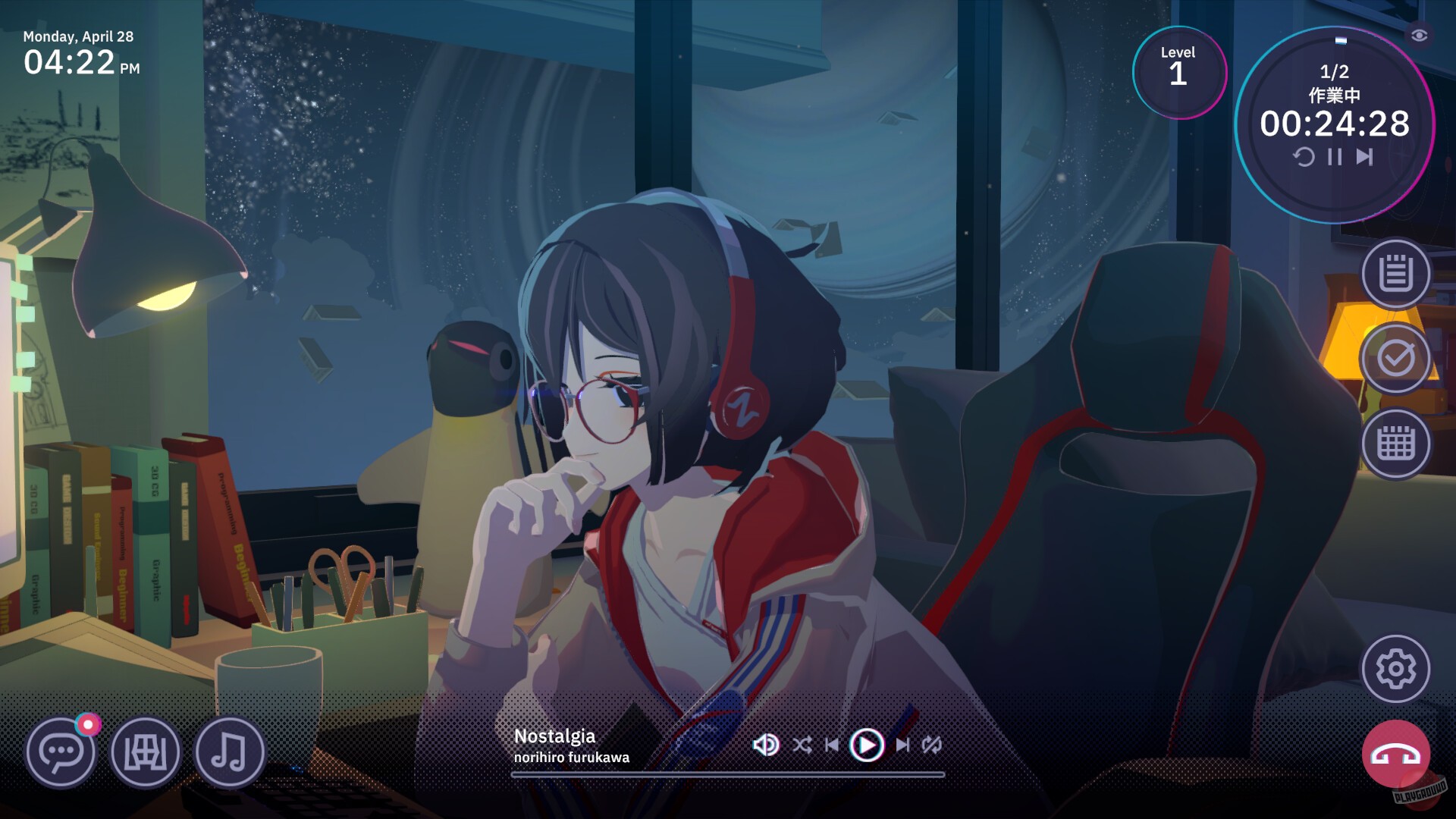The height and width of the screenshot is (819, 1456).
Task: Skip to the next pomodoro phase
Action: click(1363, 157)
